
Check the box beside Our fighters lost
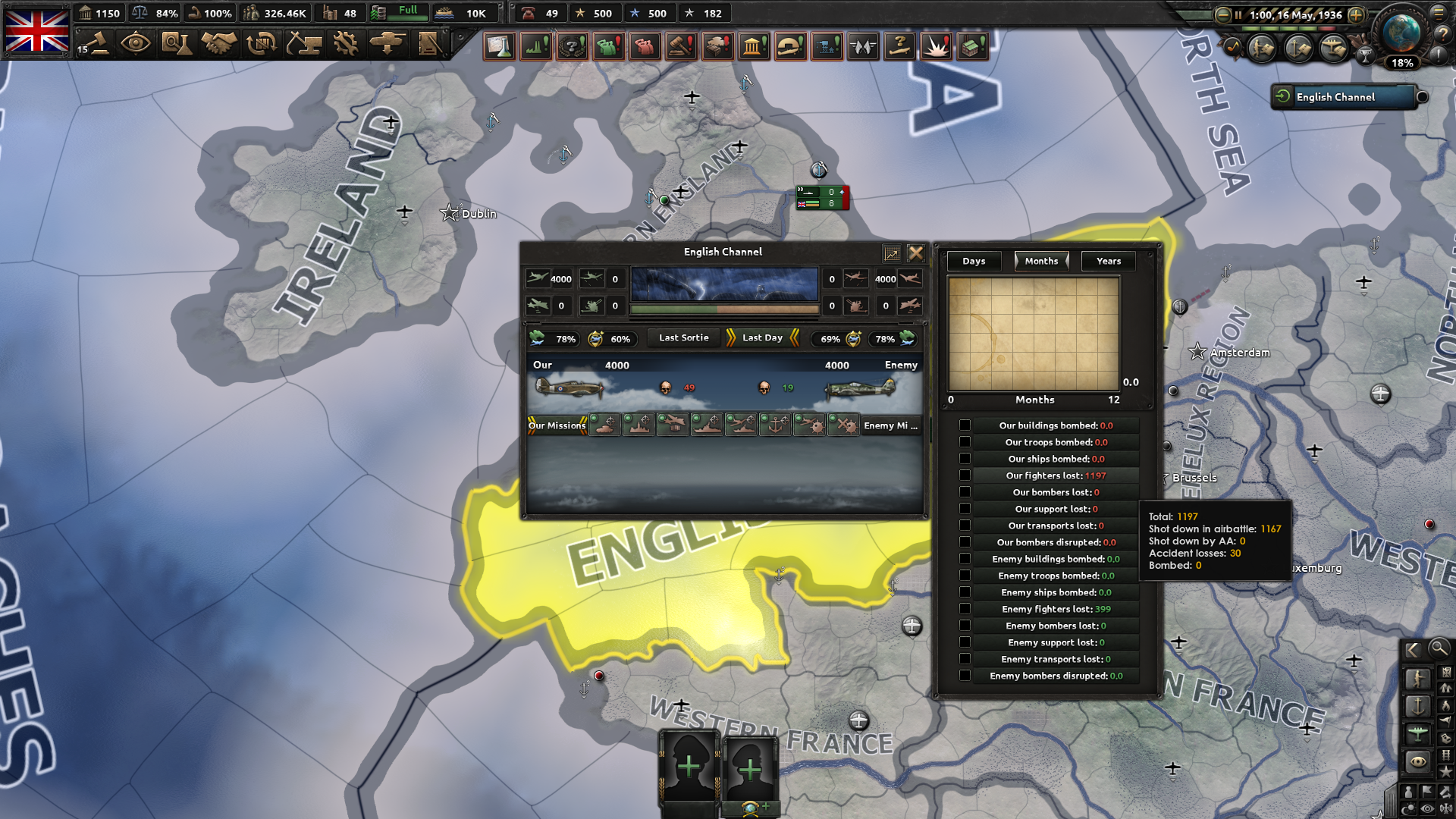[965, 475]
